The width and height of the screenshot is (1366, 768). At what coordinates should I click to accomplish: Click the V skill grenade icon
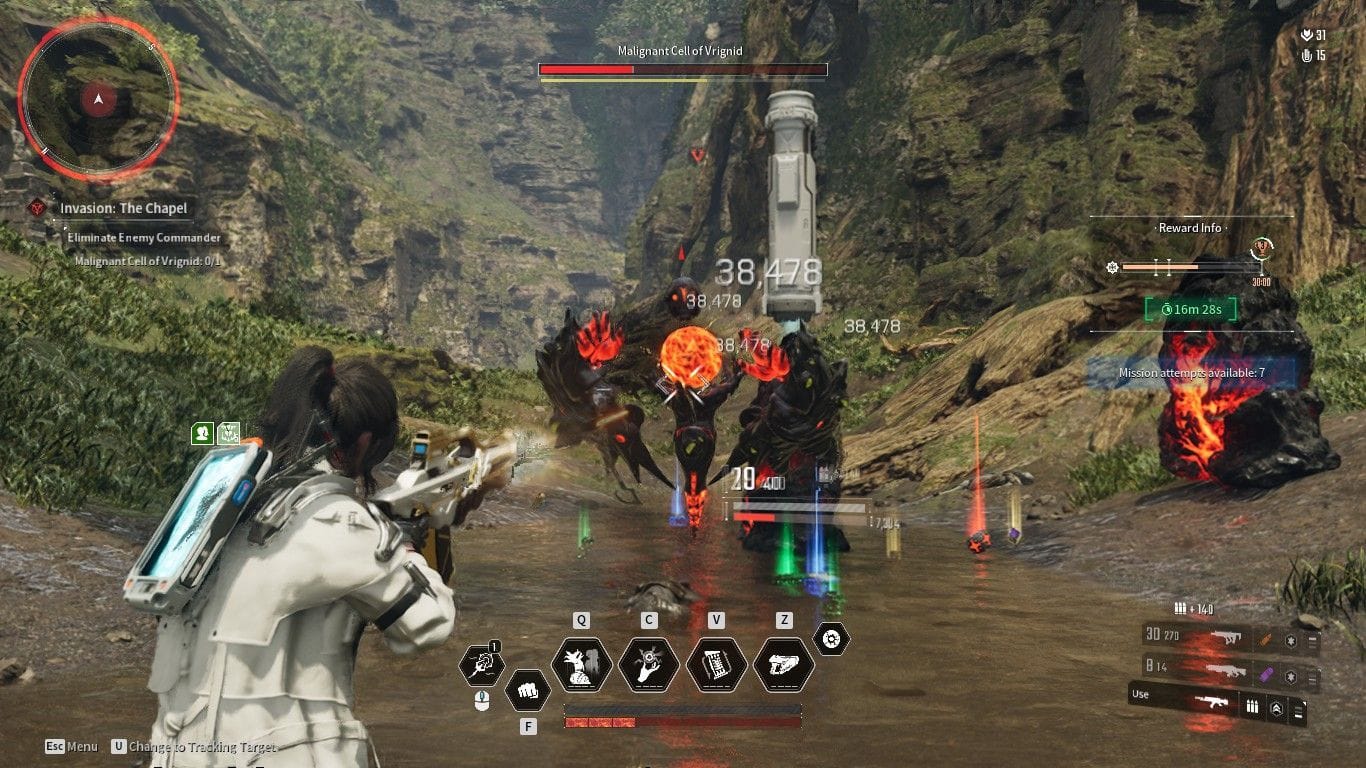715,664
